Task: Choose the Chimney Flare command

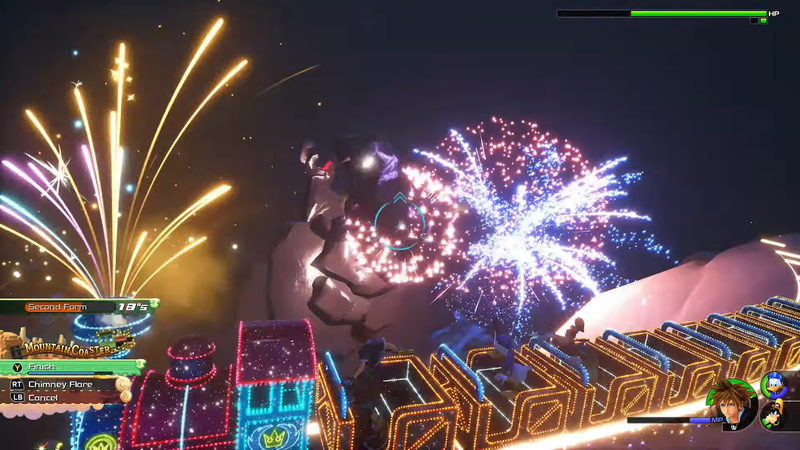Action: (70, 383)
